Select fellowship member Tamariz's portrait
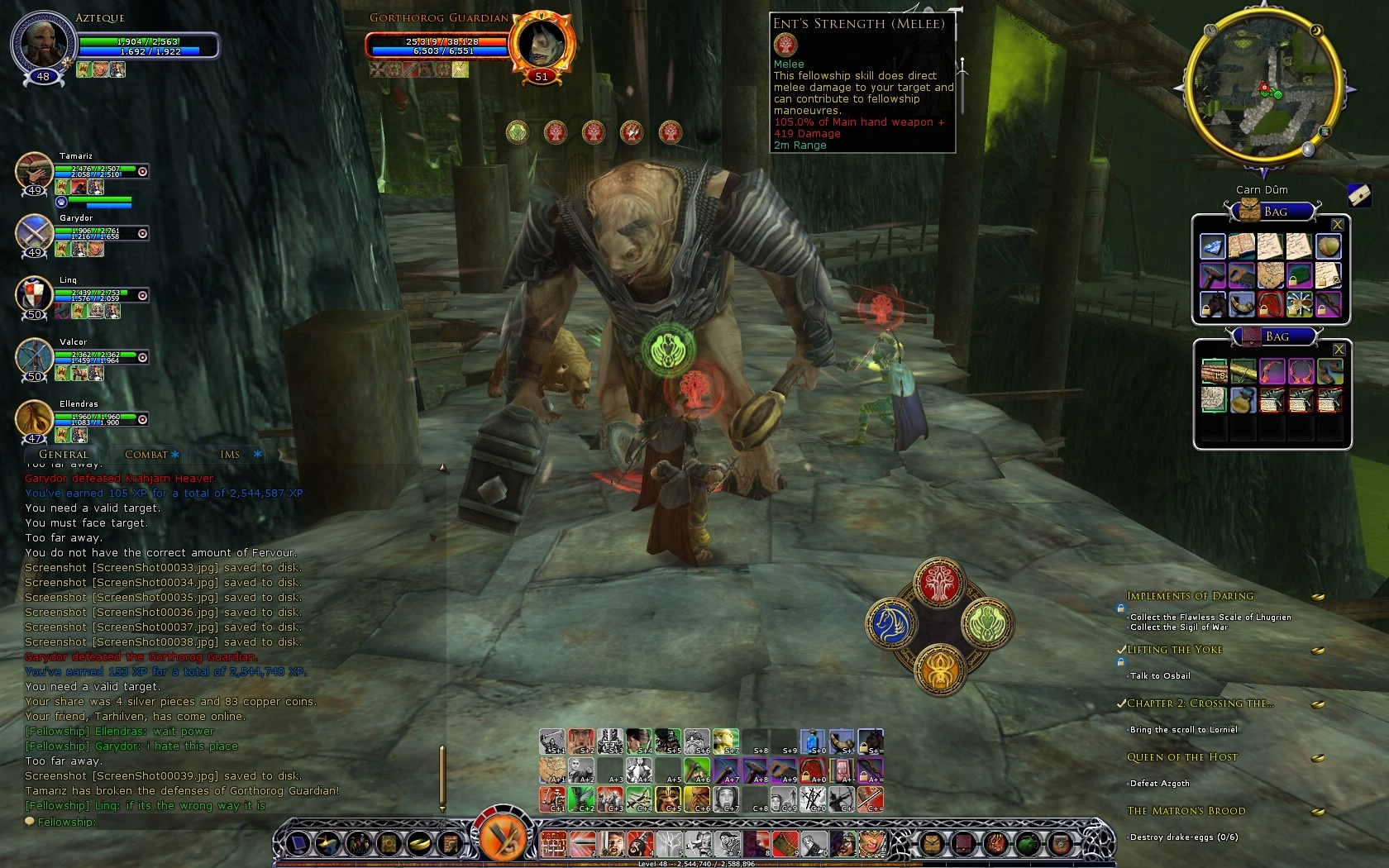The width and height of the screenshot is (1389, 868). [34, 172]
